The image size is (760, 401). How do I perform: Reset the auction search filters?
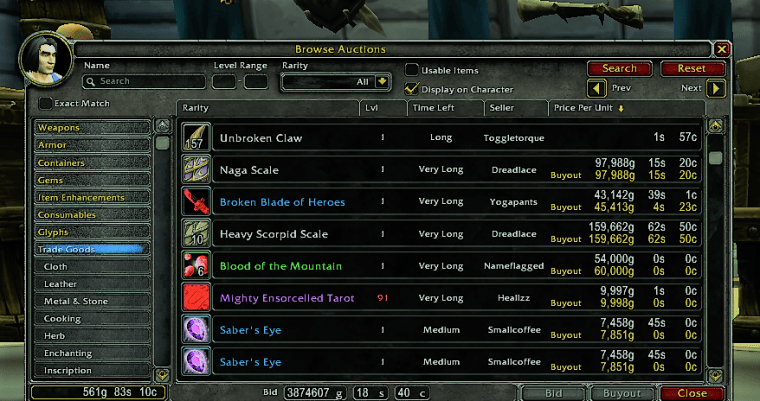click(691, 69)
